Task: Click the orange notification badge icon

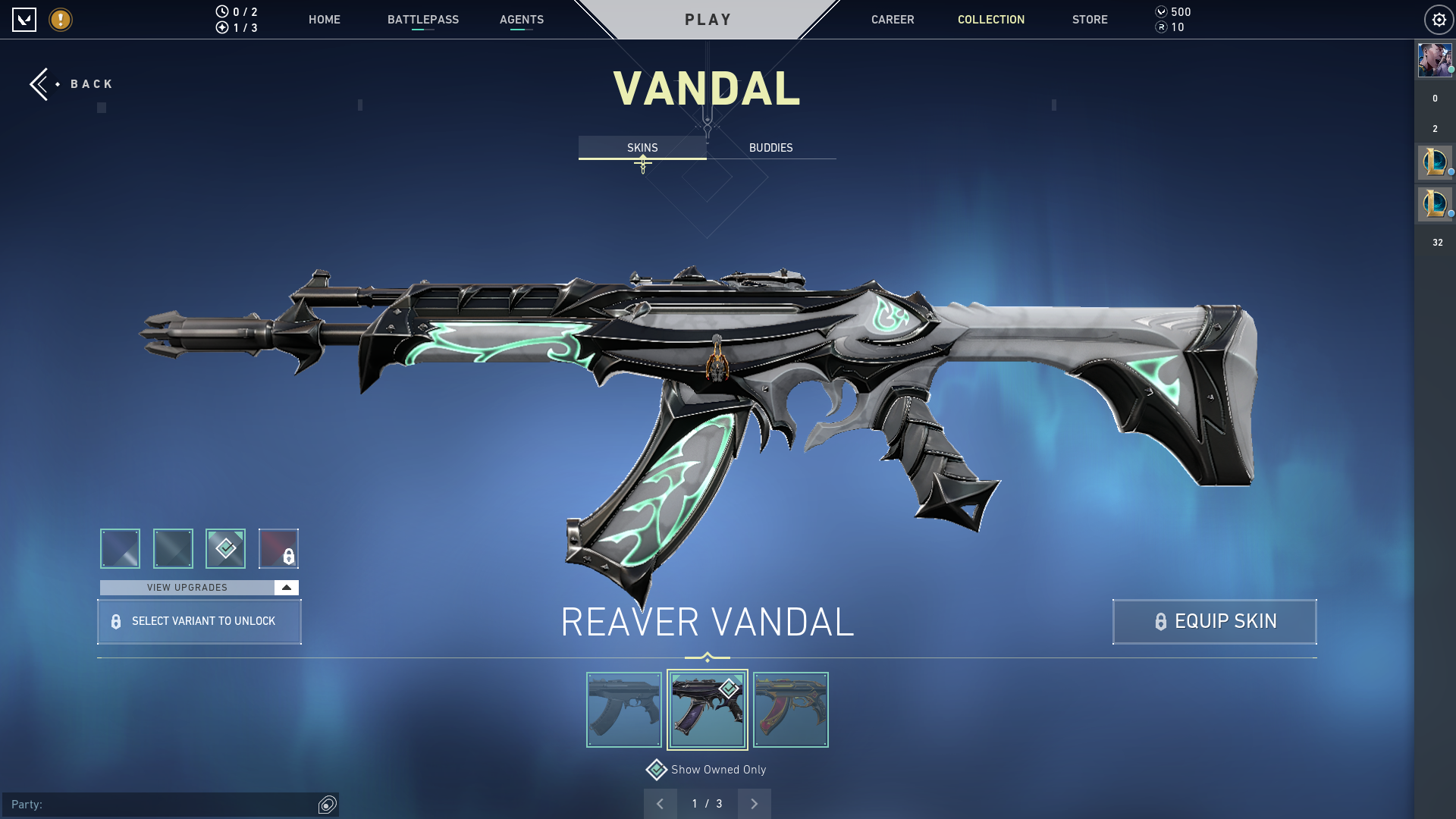Action: 59,20
